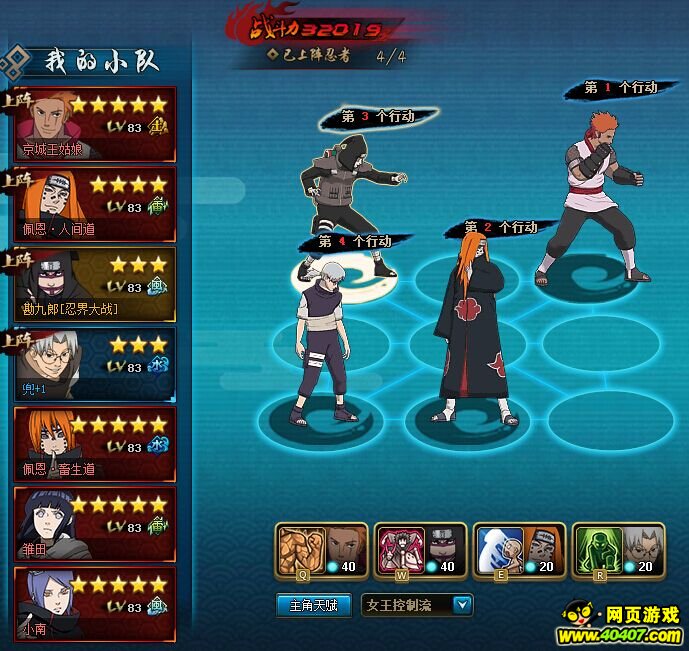689x651 pixels.
Task: Choose the 佩恩·人间道 ninja card
Action: click(95, 205)
